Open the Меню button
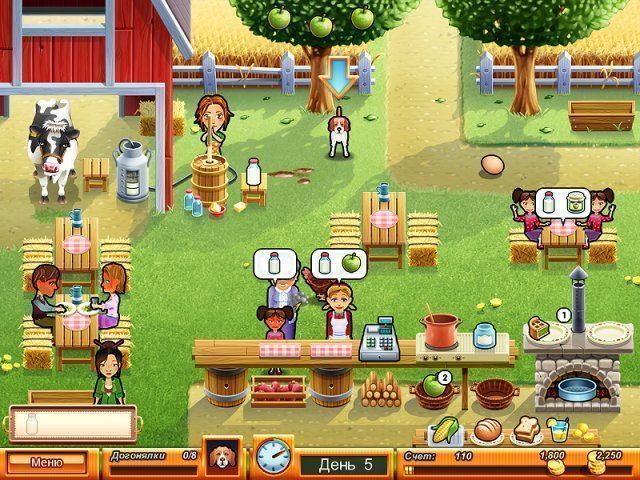This screenshot has width=640, height=480. tap(46, 463)
